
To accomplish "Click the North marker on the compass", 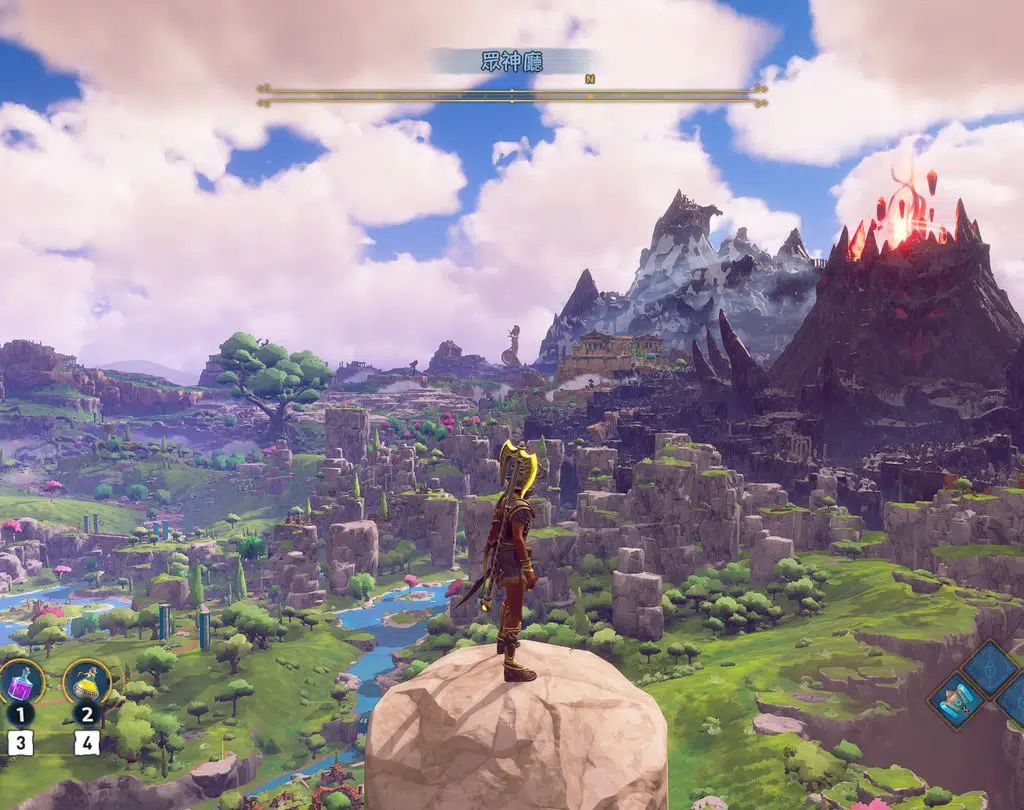I will point(590,79).
